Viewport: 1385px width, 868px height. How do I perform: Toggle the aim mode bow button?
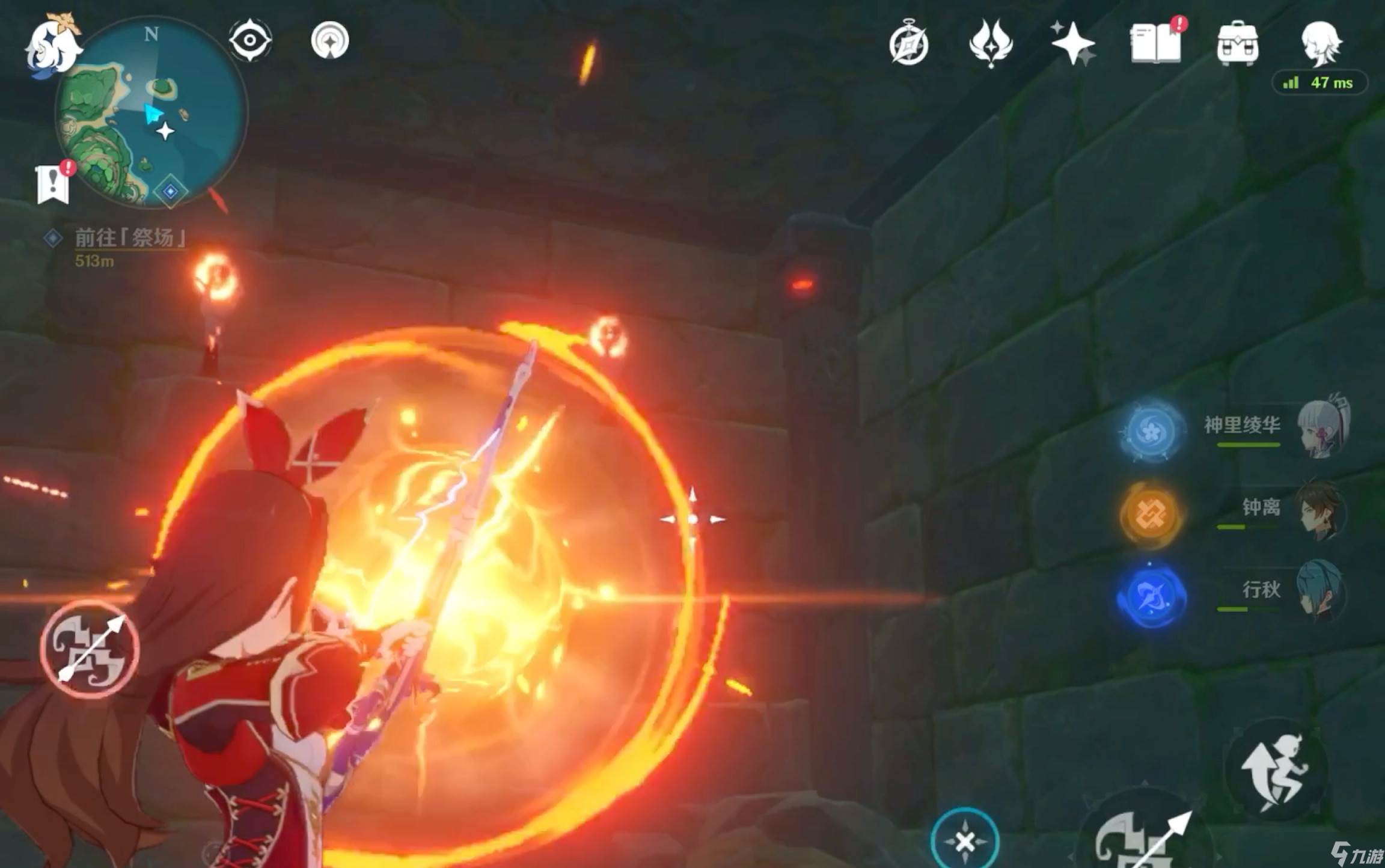[90, 649]
